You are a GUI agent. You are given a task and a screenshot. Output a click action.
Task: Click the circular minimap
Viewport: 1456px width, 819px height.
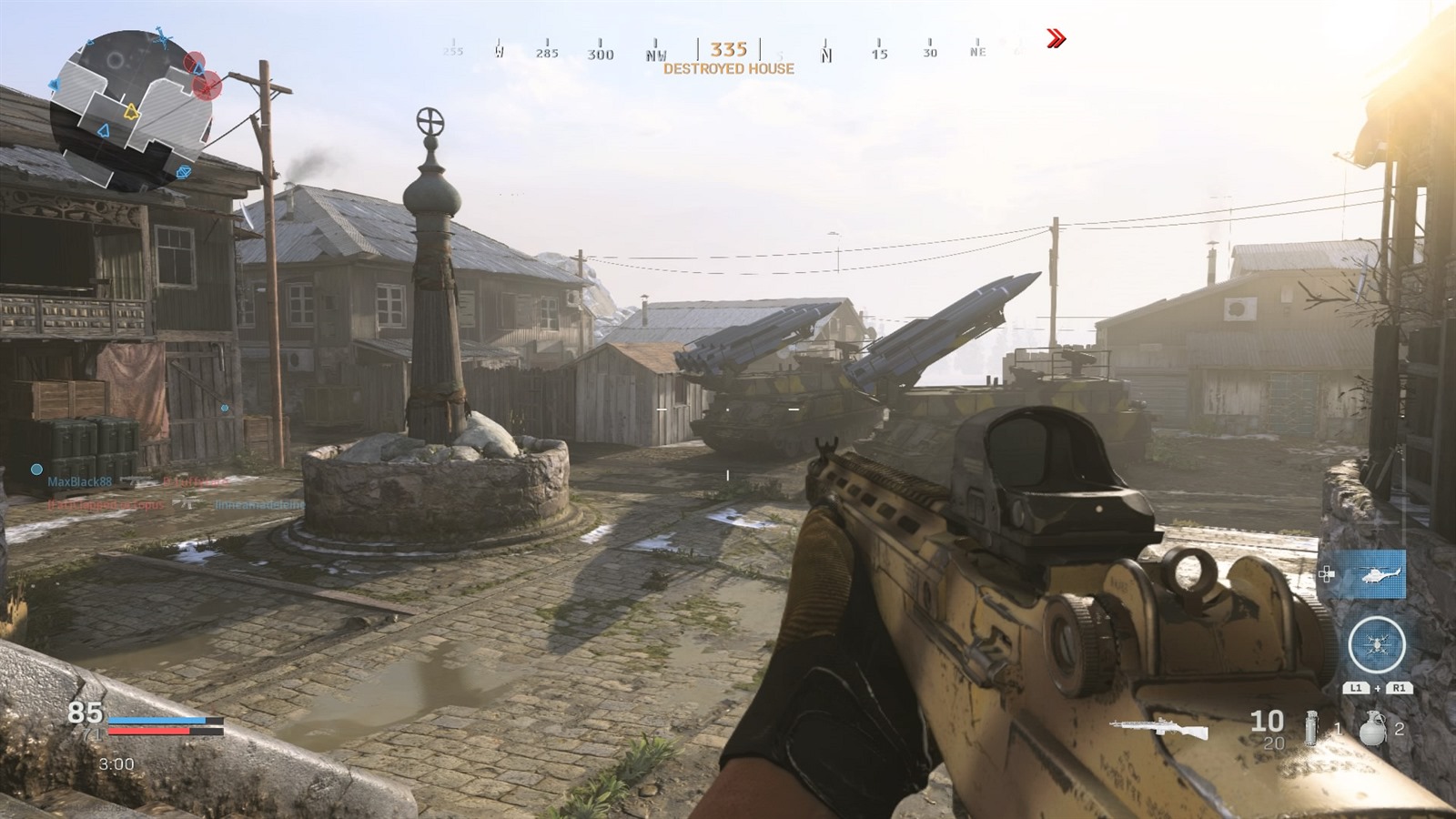130,108
